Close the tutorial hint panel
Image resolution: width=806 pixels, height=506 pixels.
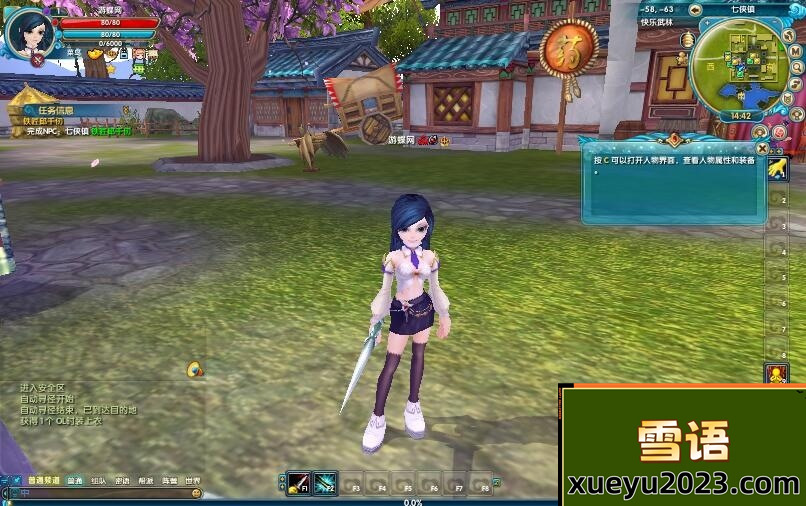[x=762, y=148]
